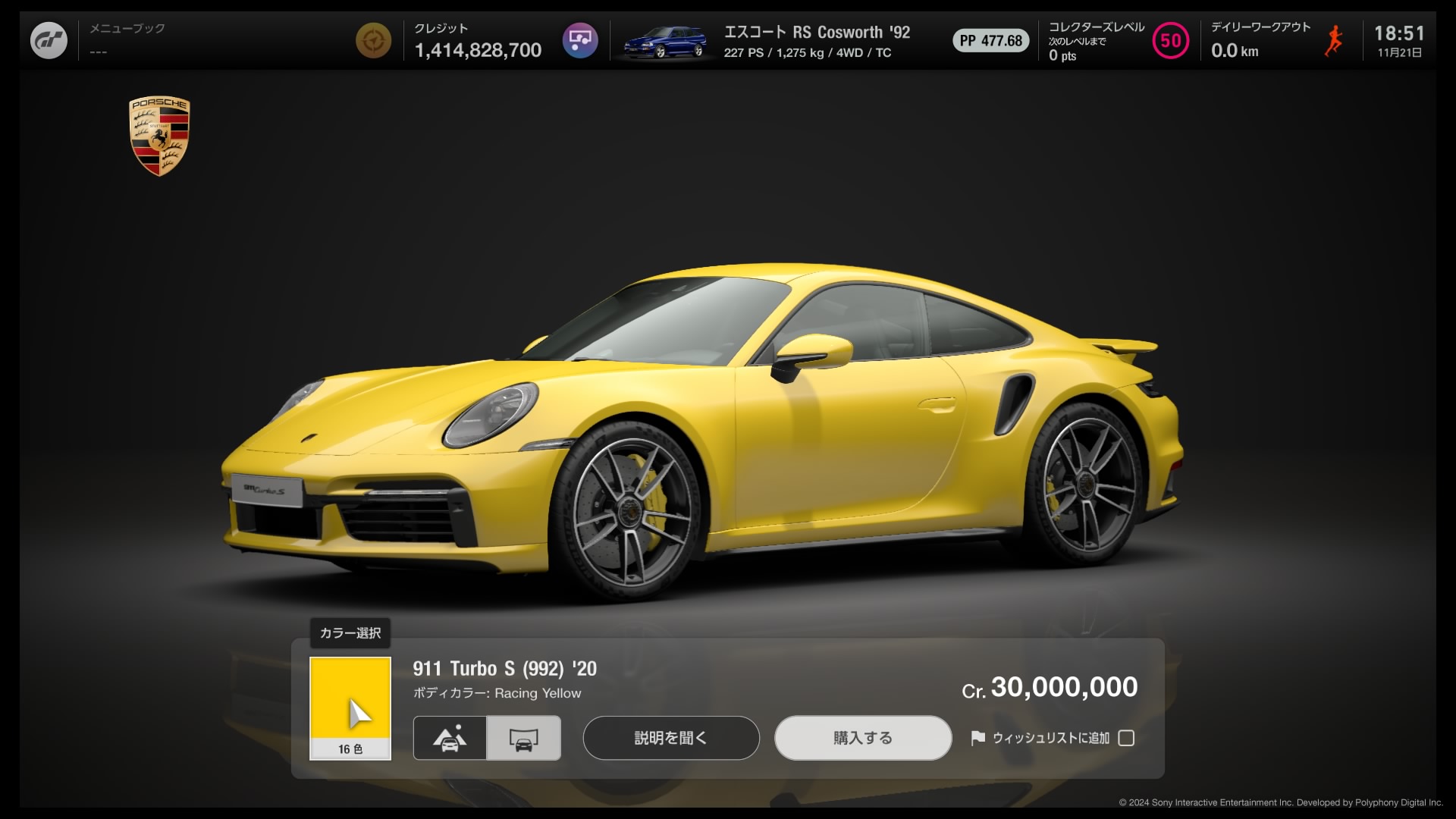Click the Porsche crest logo
Viewport: 1456px width, 819px height.
(159, 138)
